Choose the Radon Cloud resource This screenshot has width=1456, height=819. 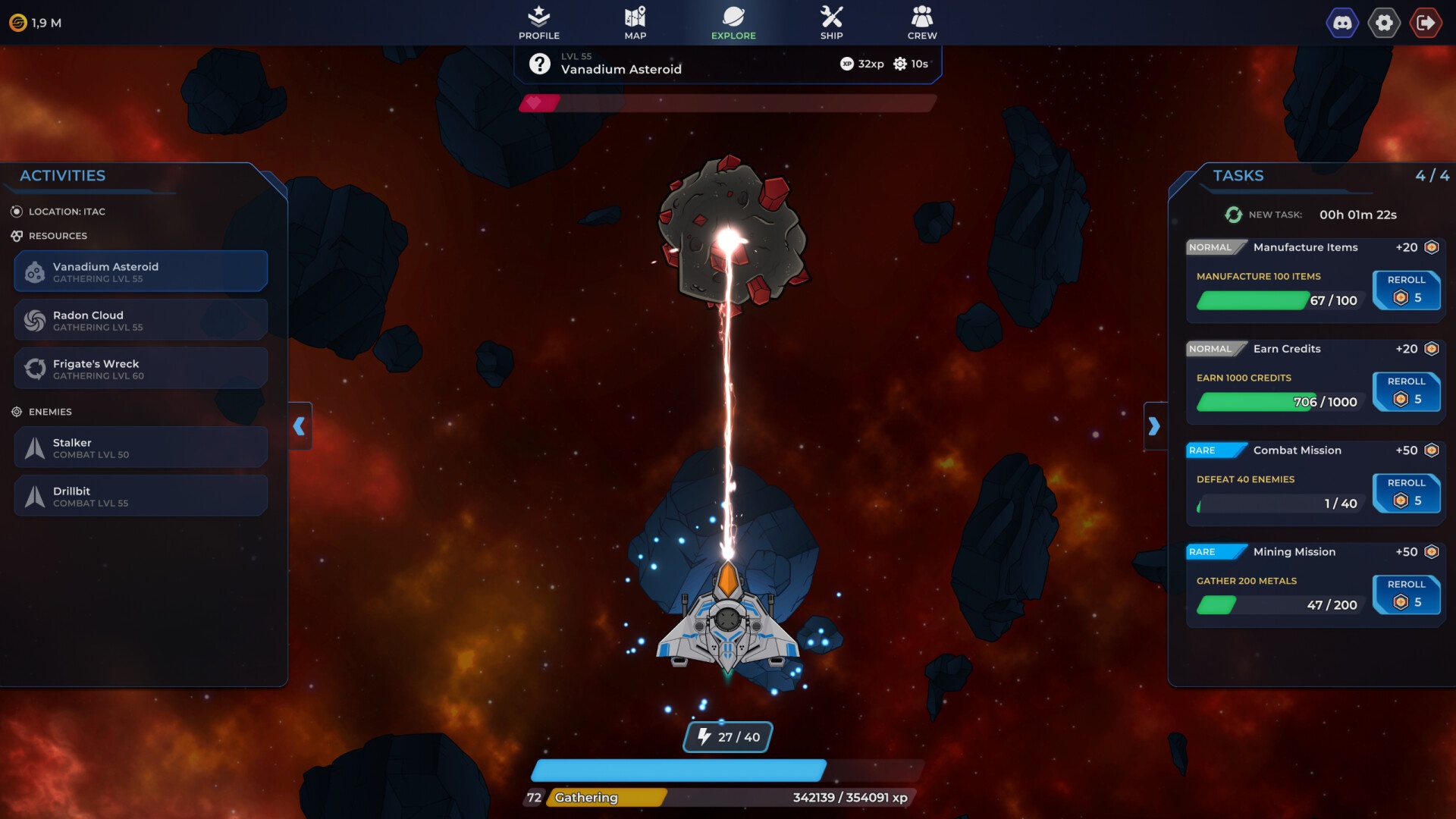[141, 320]
